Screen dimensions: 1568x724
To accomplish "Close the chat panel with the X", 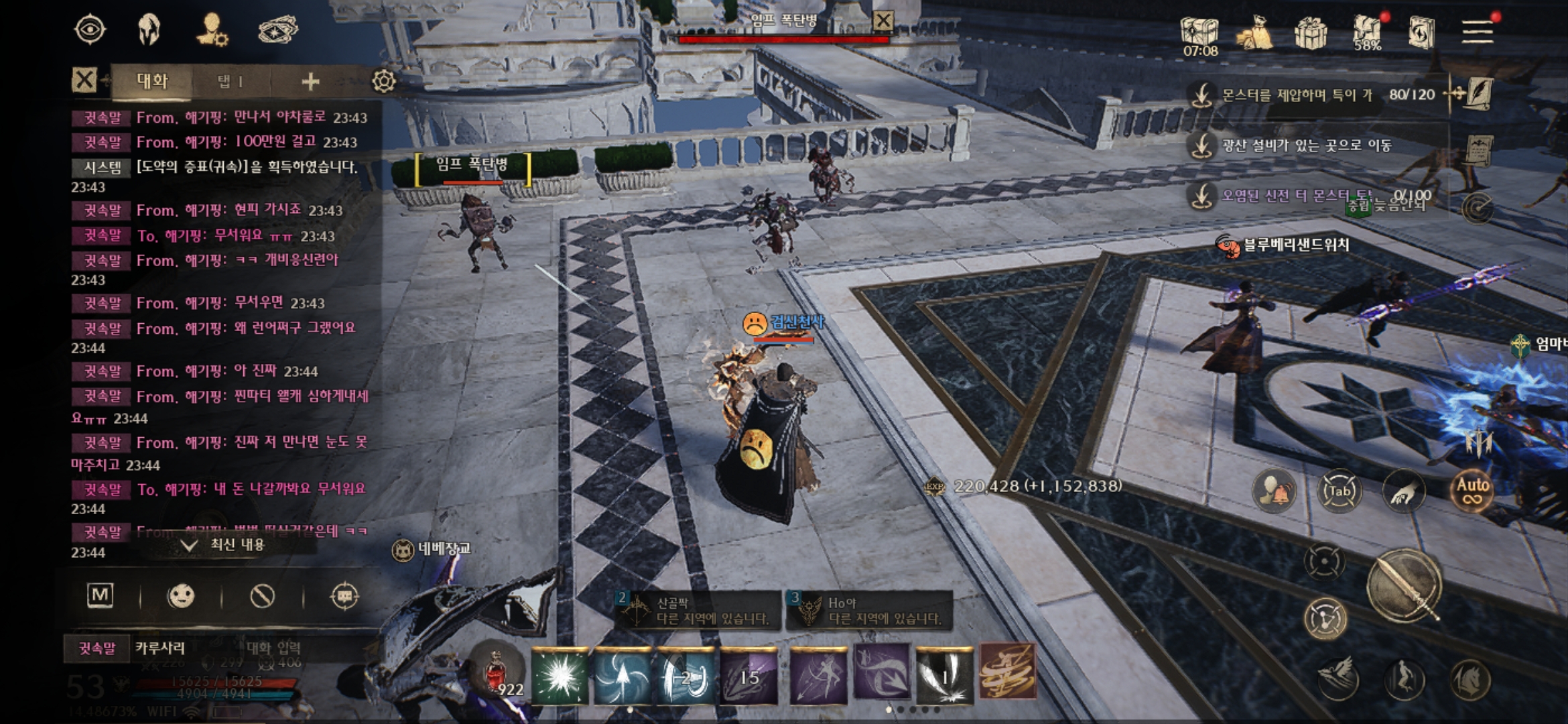I will pyautogui.click(x=84, y=81).
